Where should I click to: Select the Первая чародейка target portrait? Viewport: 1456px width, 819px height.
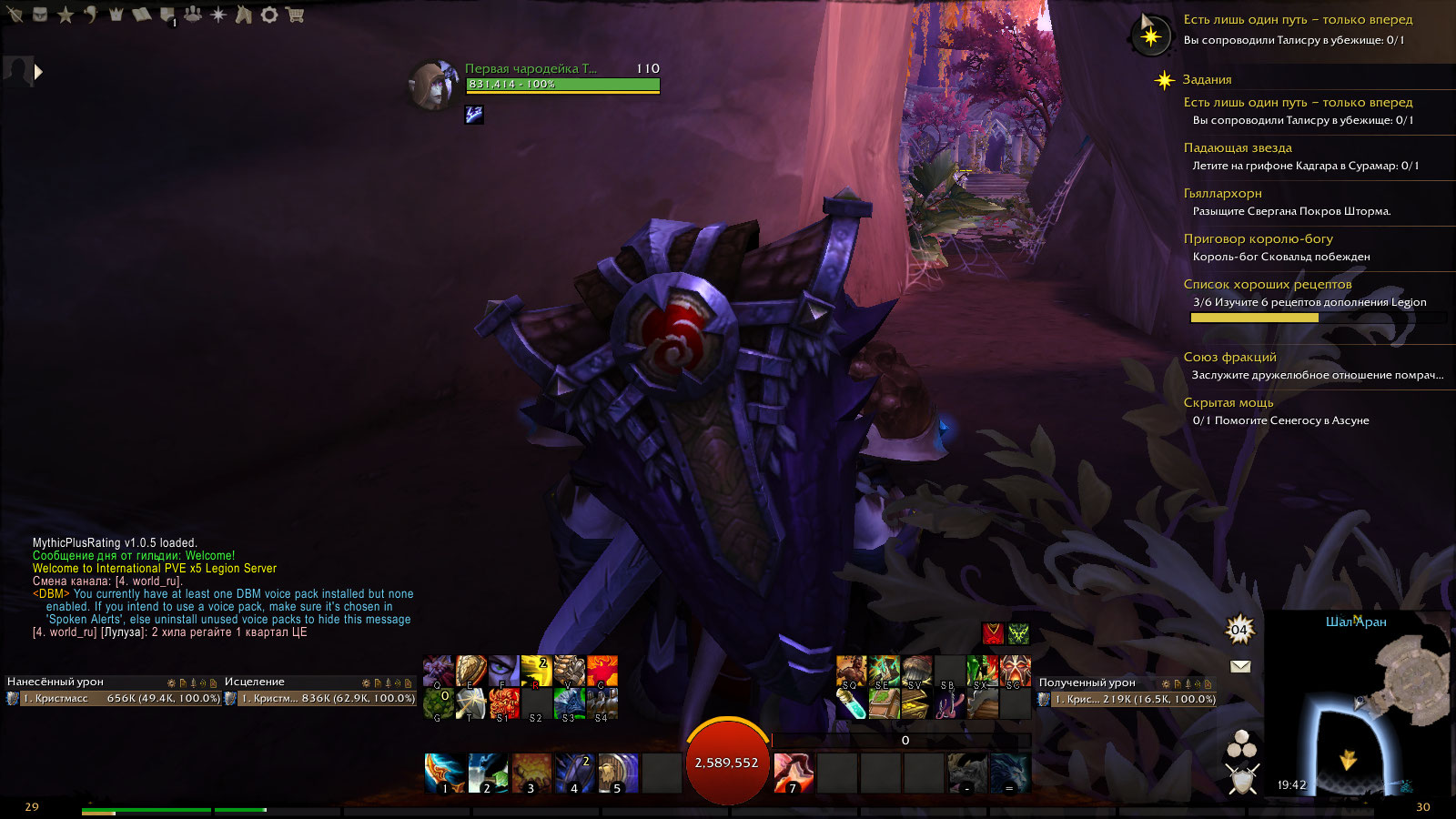pyautogui.click(x=433, y=86)
